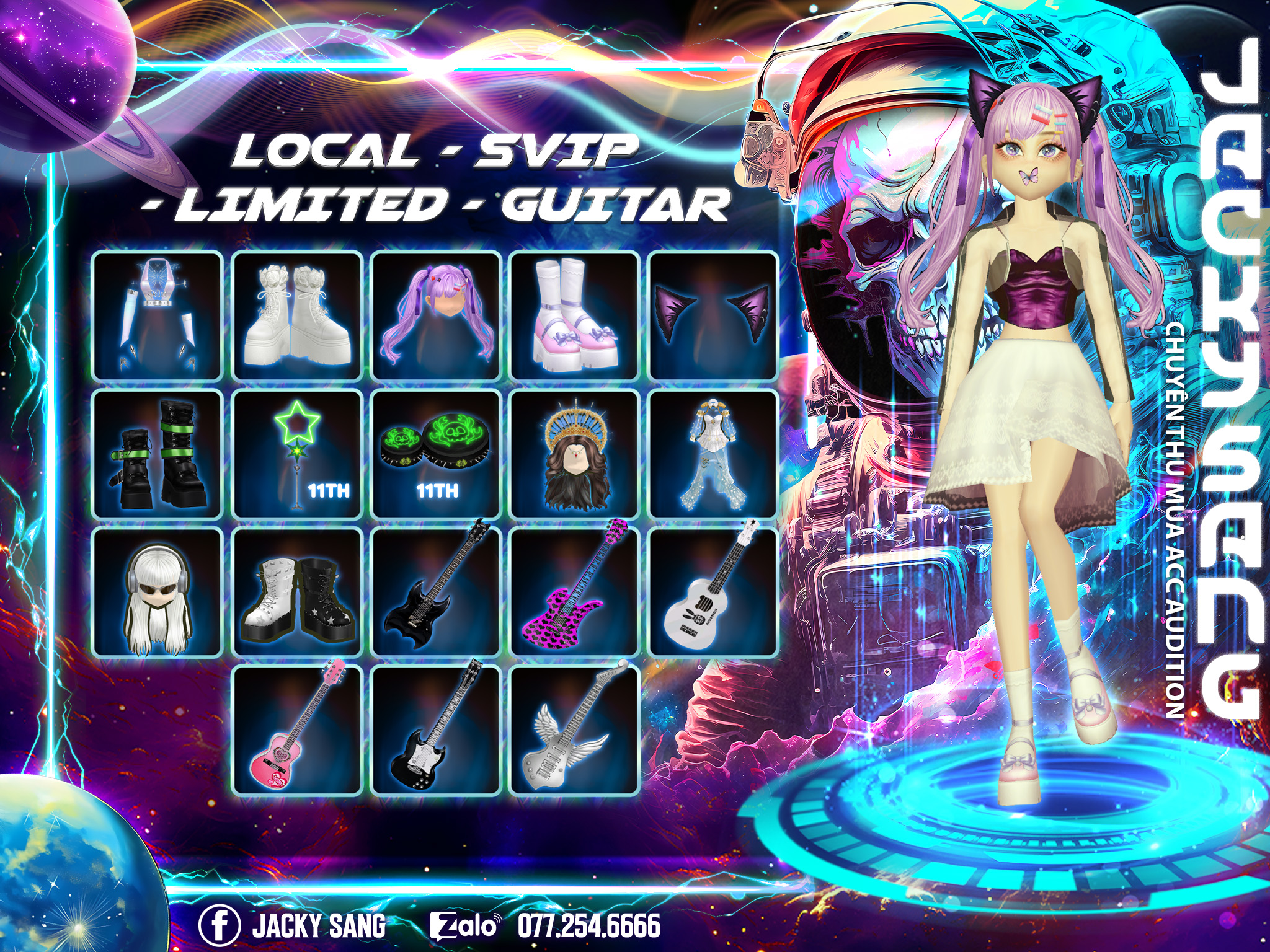Select the brown hair with golden halo crown
The image size is (1270, 952).
(x=575, y=454)
